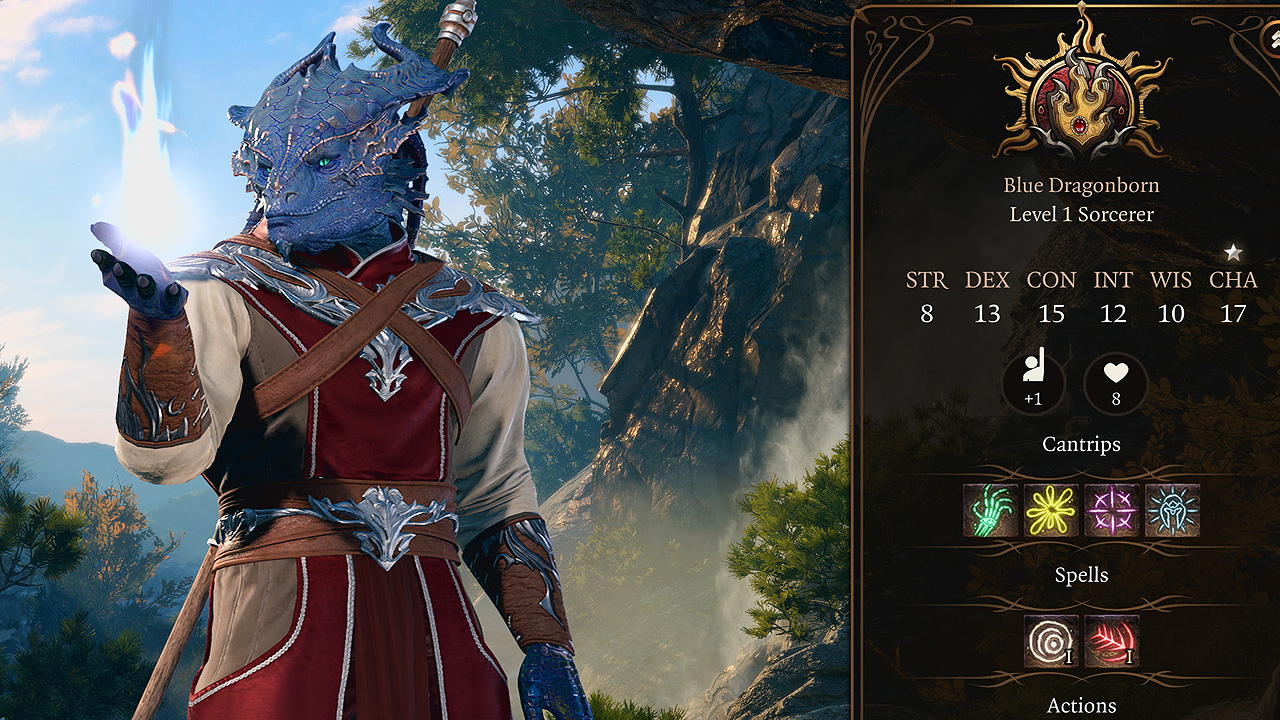The height and width of the screenshot is (720, 1280).
Task: Open Level 1 Sorcerer class details
Action: click(1082, 214)
